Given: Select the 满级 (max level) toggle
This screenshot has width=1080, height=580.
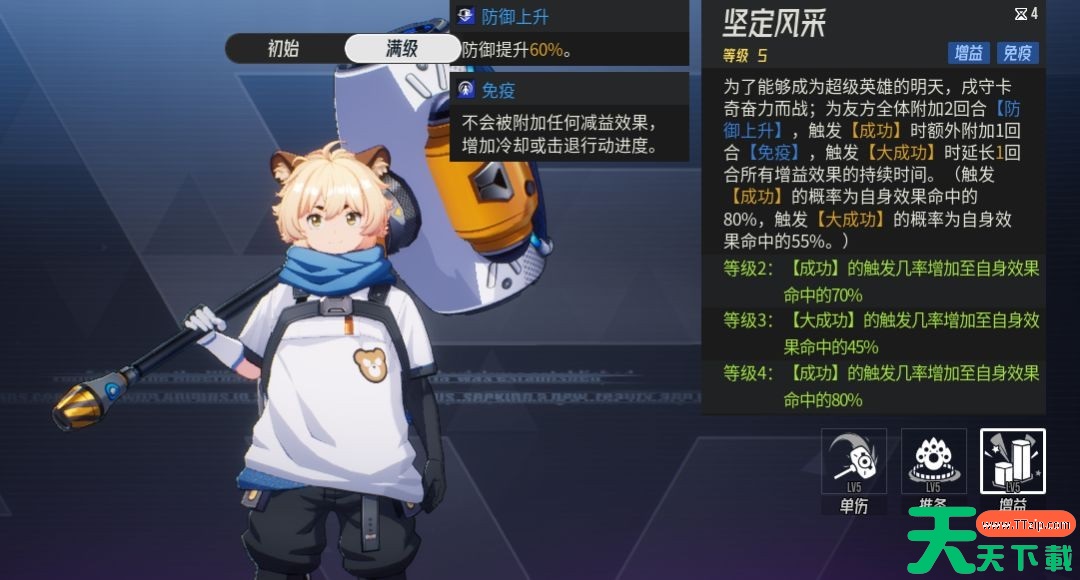Looking at the screenshot, I should [x=402, y=48].
